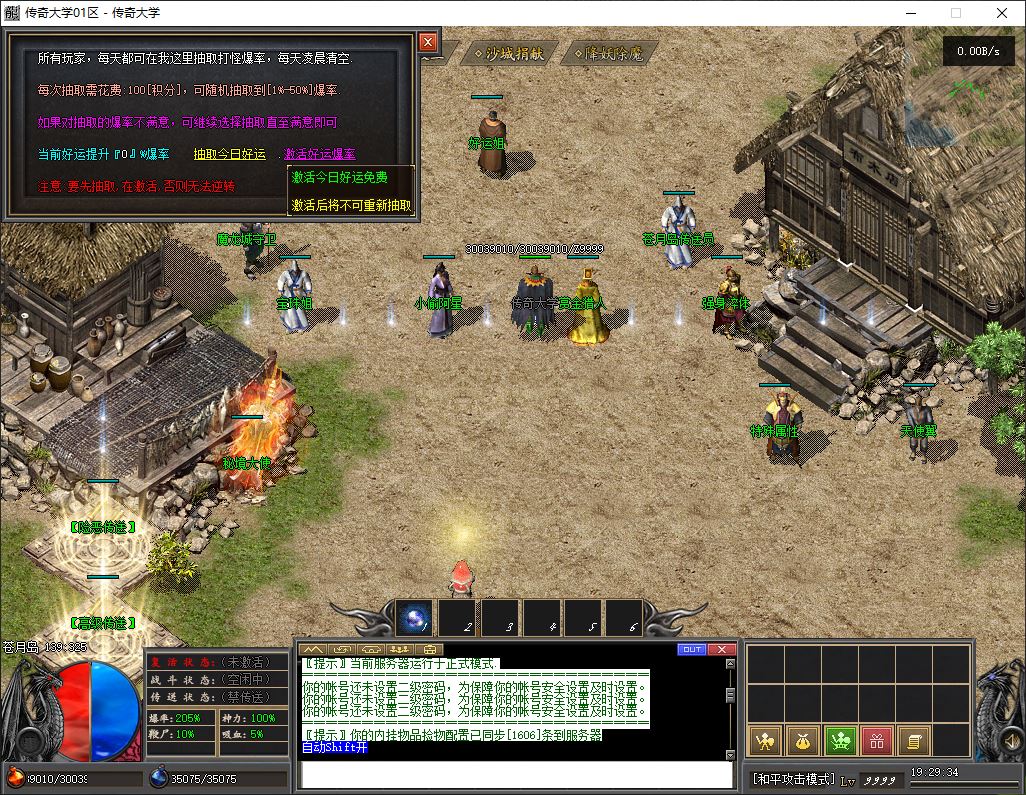Click the 抽取今日好运 draw link
This screenshot has width=1026, height=795.
click(x=230, y=154)
